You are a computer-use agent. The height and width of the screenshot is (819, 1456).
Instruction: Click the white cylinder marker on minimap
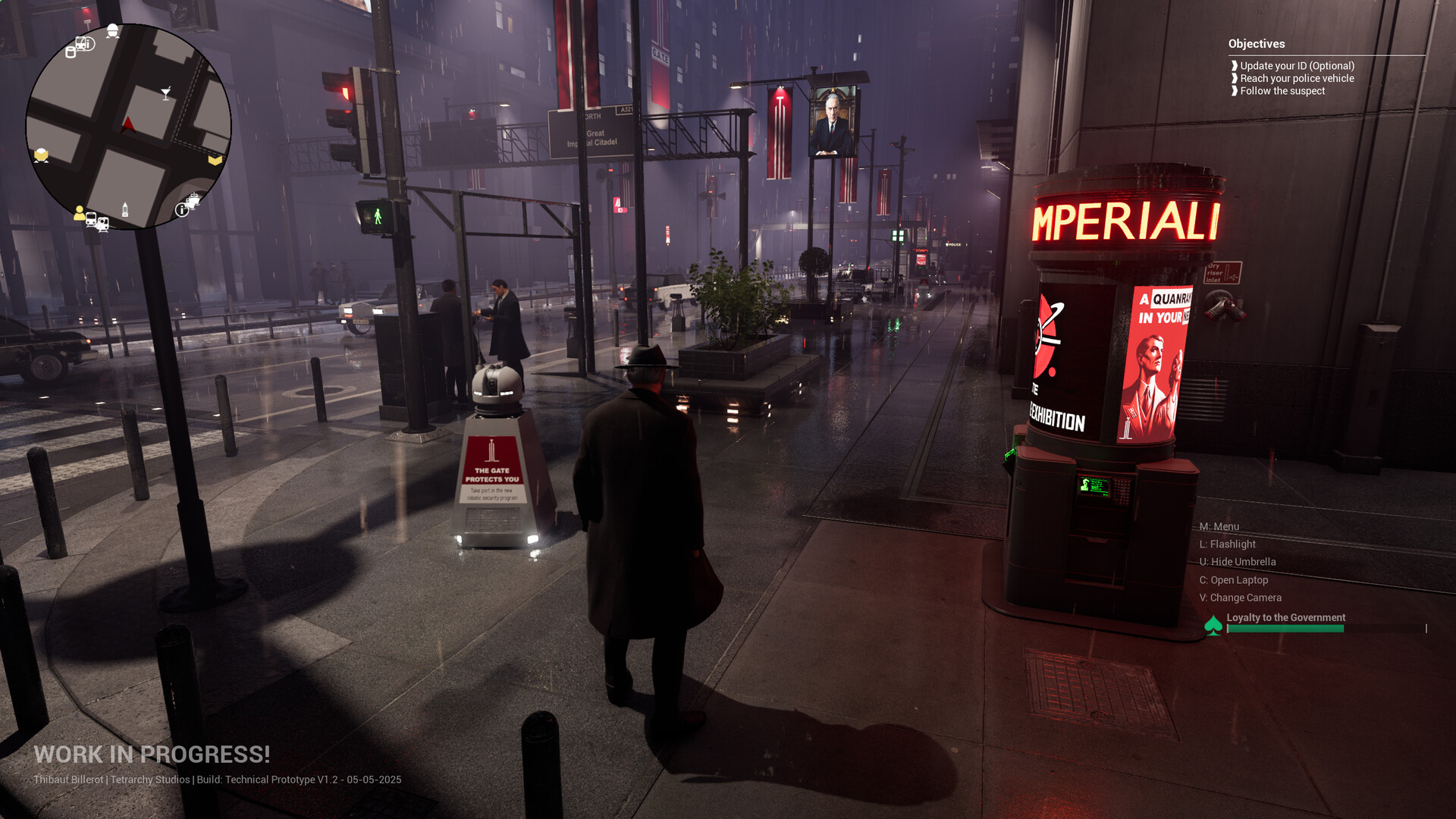71,52
